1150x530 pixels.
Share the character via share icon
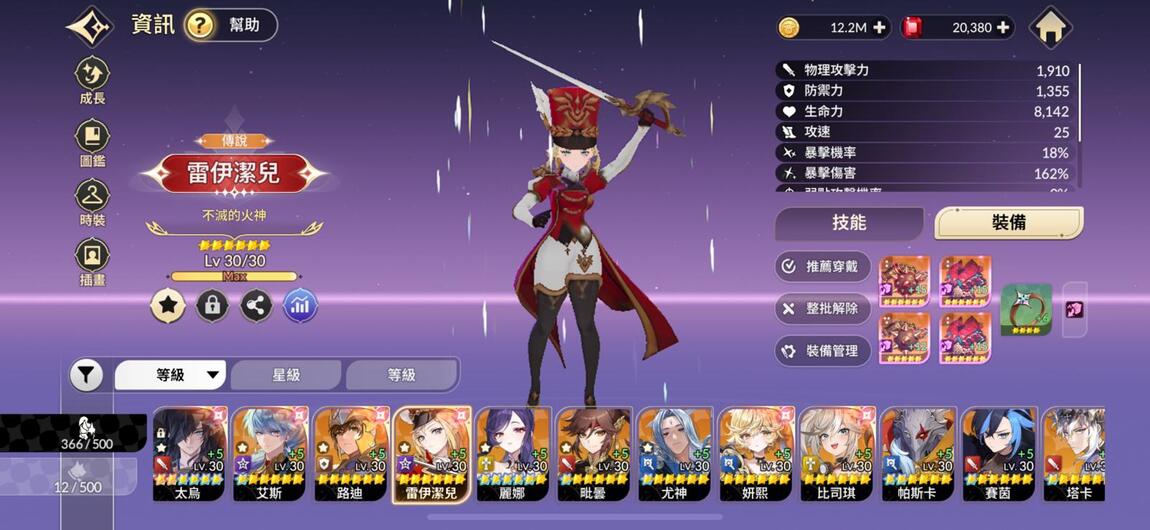[x=256, y=306]
